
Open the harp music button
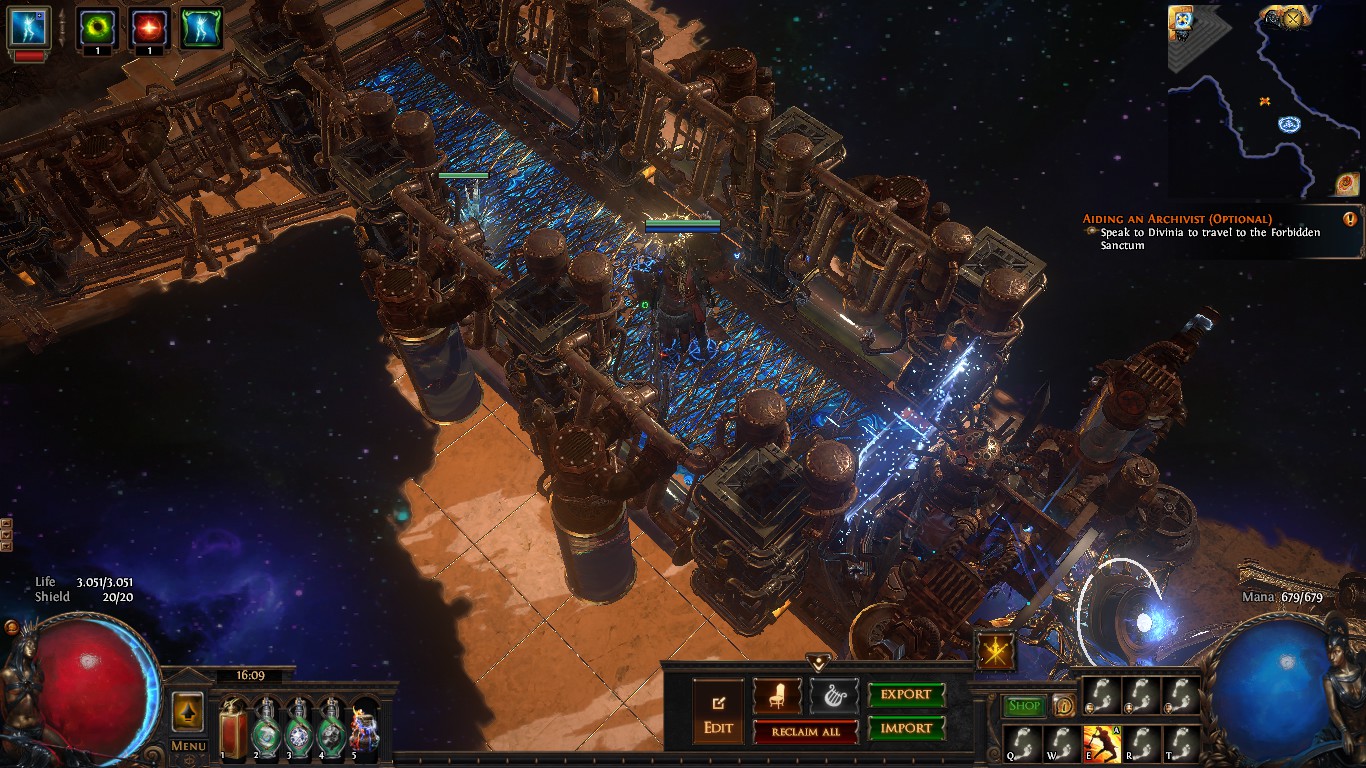pos(833,695)
